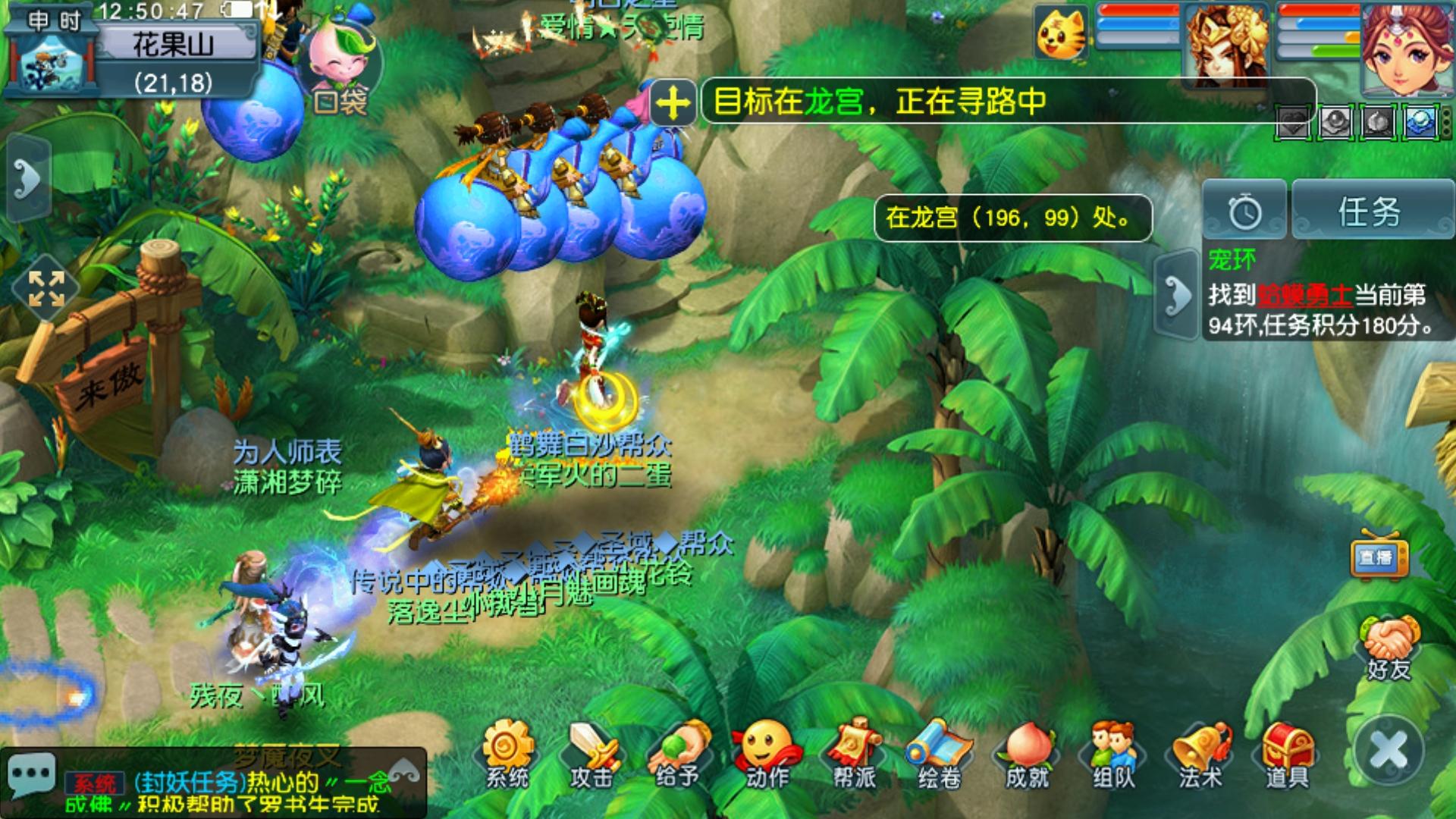Open the 直播 live stream icon
The height and width of the screenshot is (819, 1456).
1378,557
